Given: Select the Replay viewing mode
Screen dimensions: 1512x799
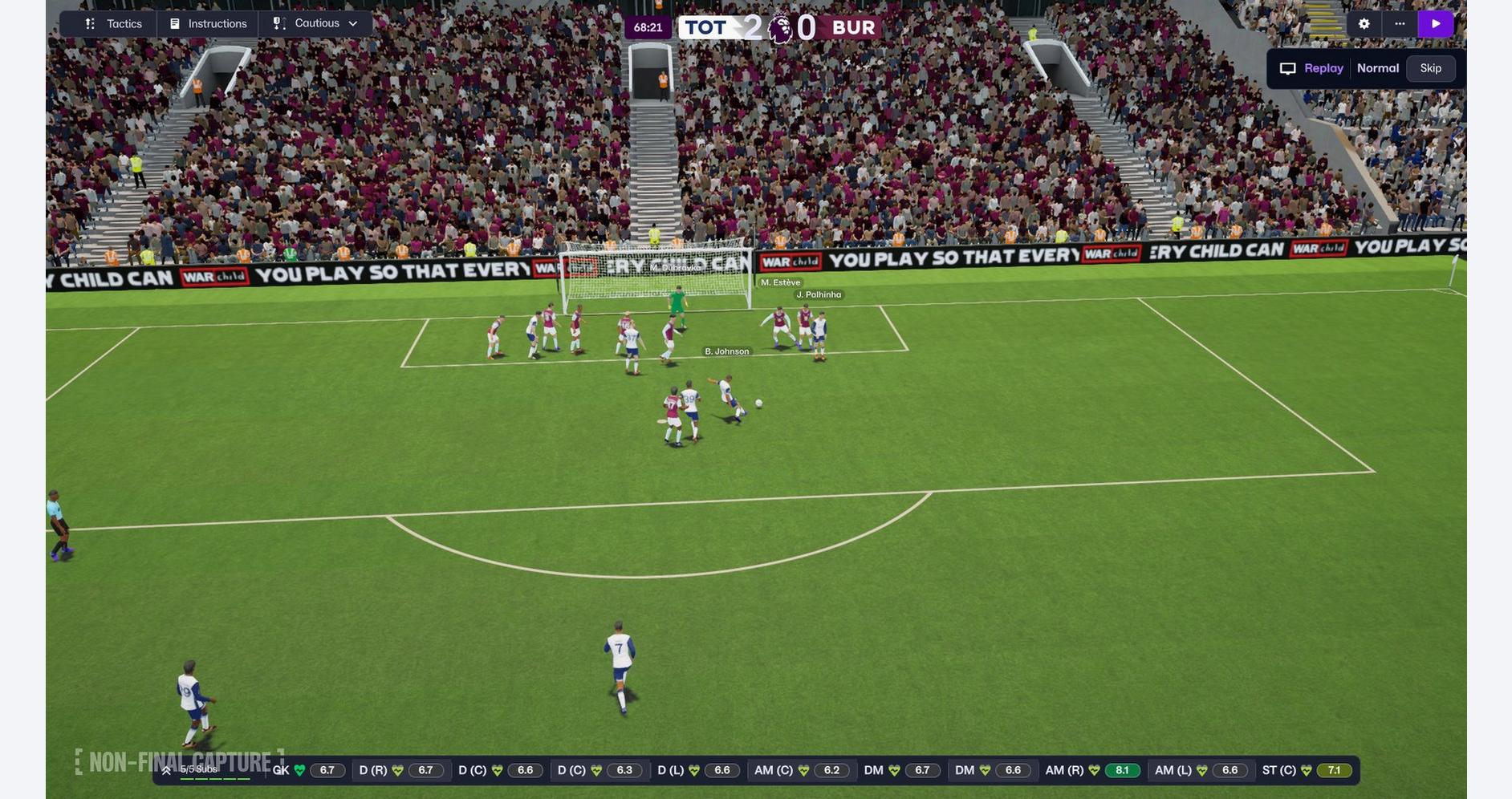Looking at the screenshot, I should (1323, 67).
